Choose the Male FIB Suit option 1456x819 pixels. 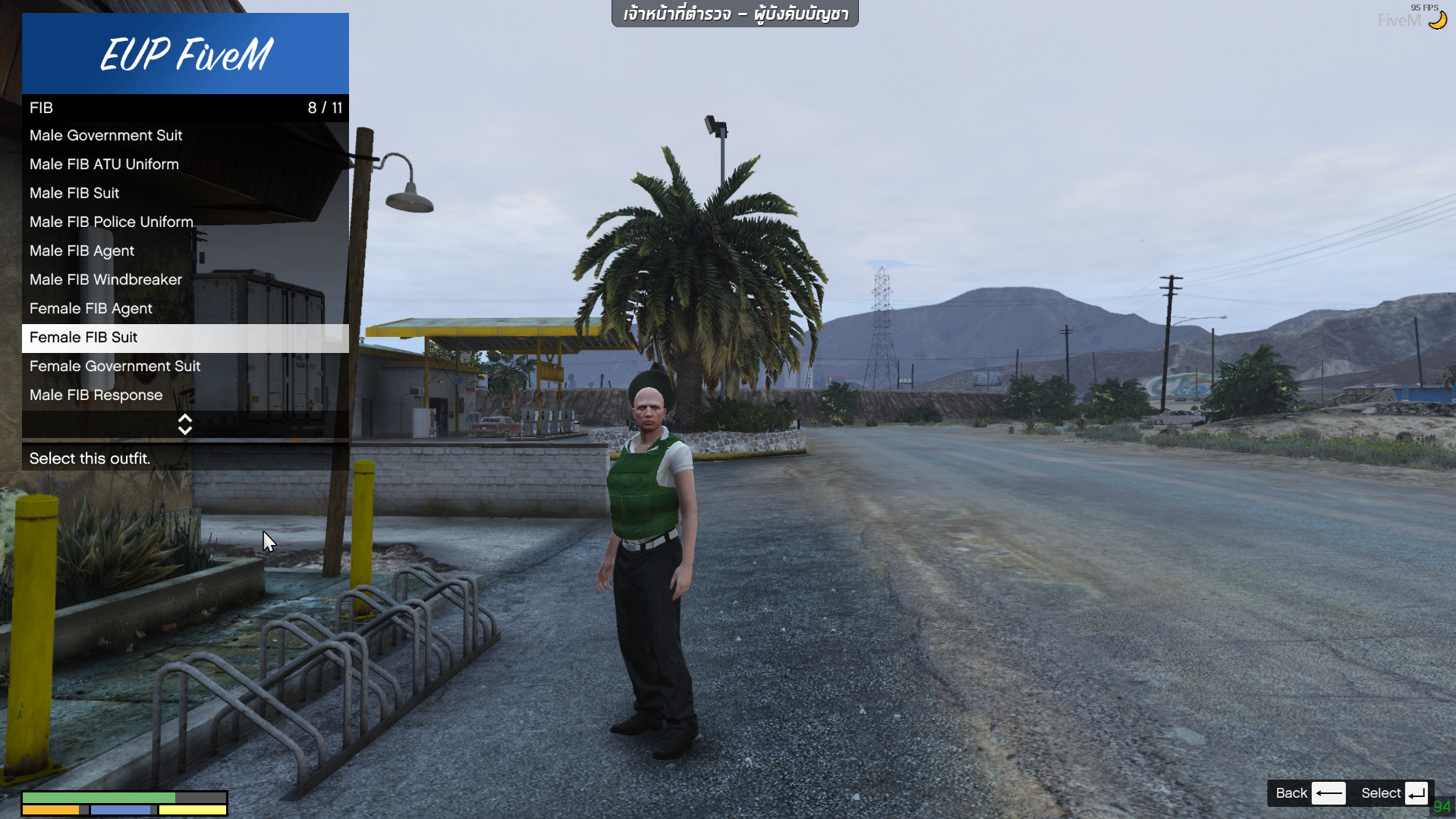[x=74, y=193]
